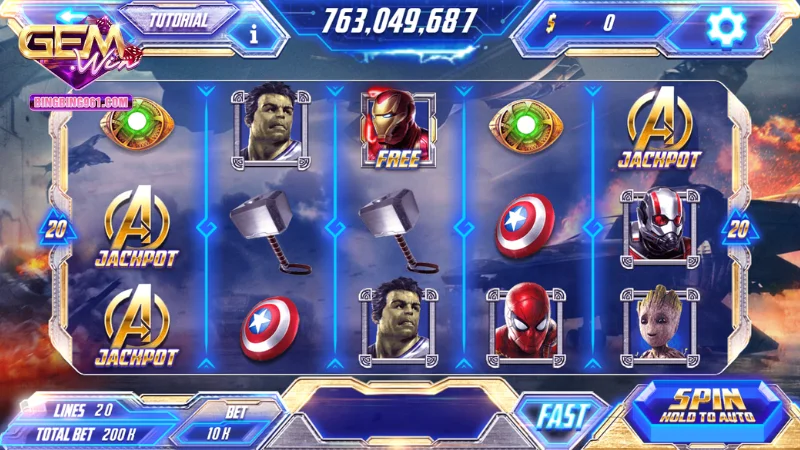
Task: Spin the reels
Action: click(x=713, y=407)
